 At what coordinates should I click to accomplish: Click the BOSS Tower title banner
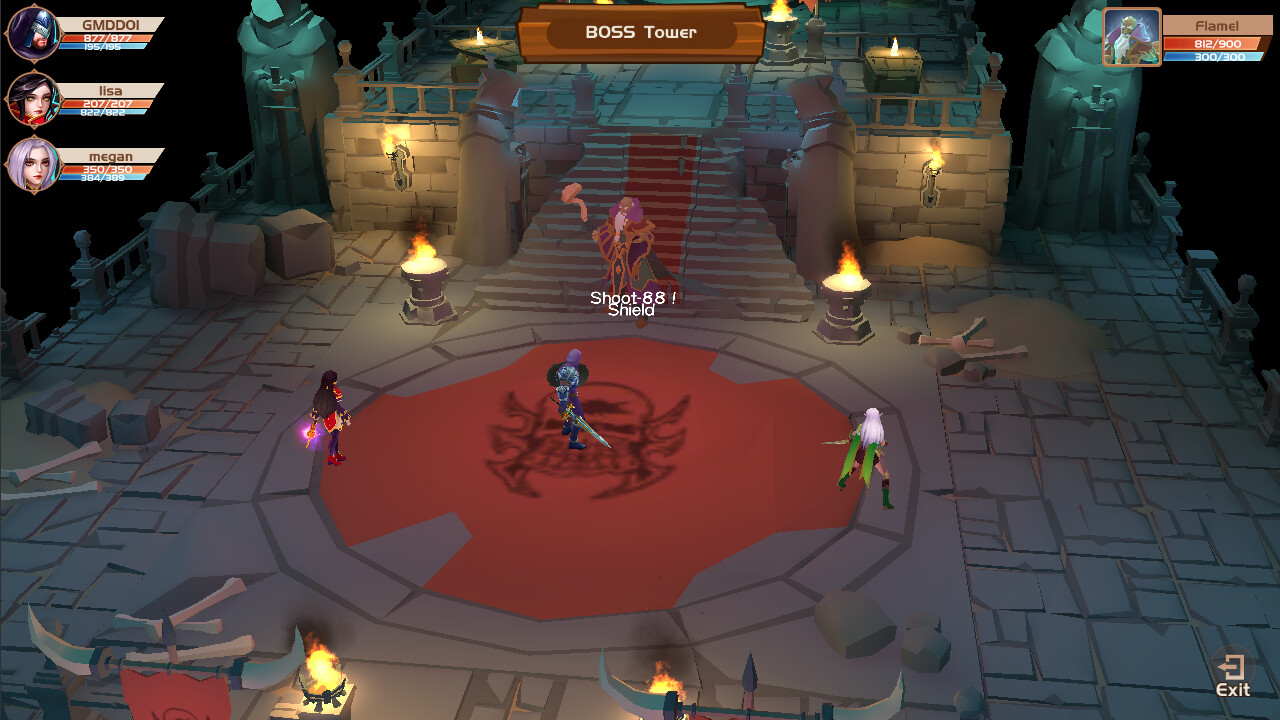pyautogui.click(x=640, y=32)
